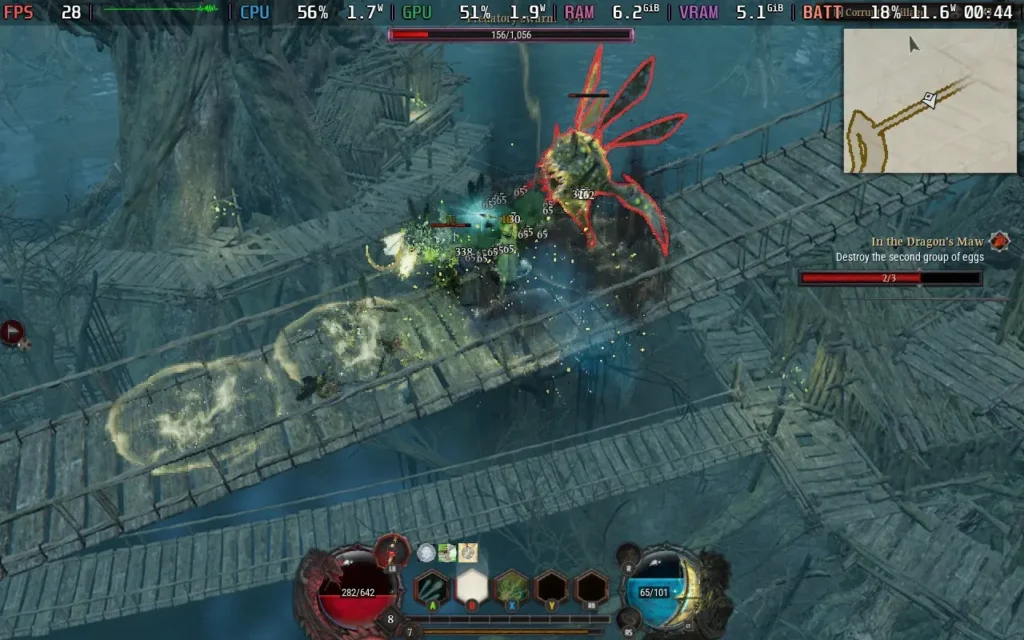This screenshot has height=640, width=1024.
Task: Inspect the silver orb buff icon
Action: pos(427,552)
